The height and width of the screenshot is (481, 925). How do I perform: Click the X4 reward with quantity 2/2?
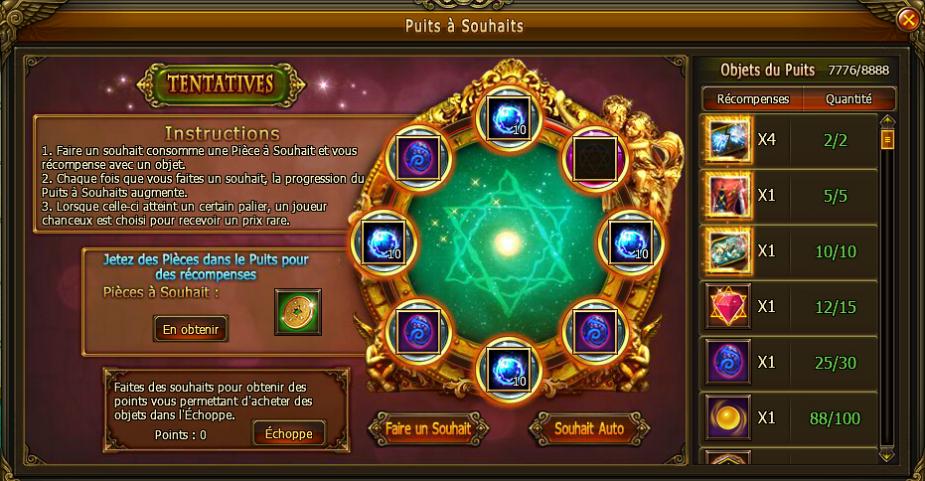[727, 140]
